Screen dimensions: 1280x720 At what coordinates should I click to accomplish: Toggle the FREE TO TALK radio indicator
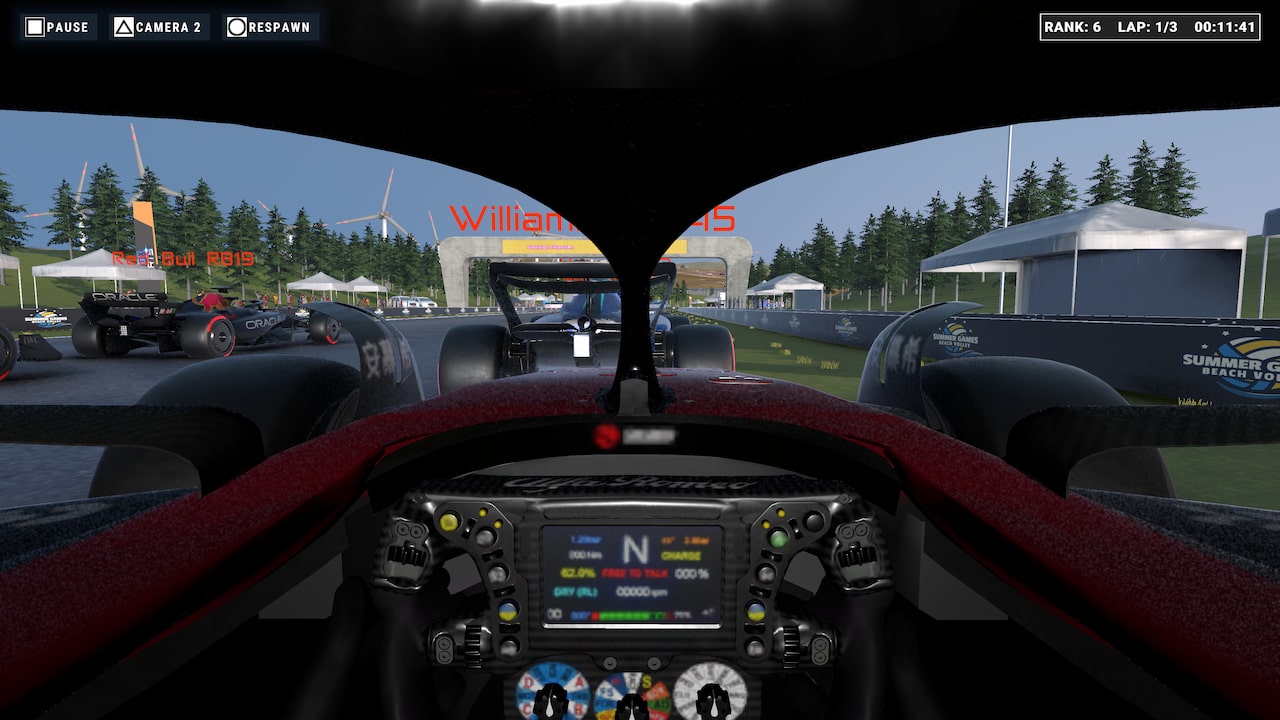coord(634,573)
